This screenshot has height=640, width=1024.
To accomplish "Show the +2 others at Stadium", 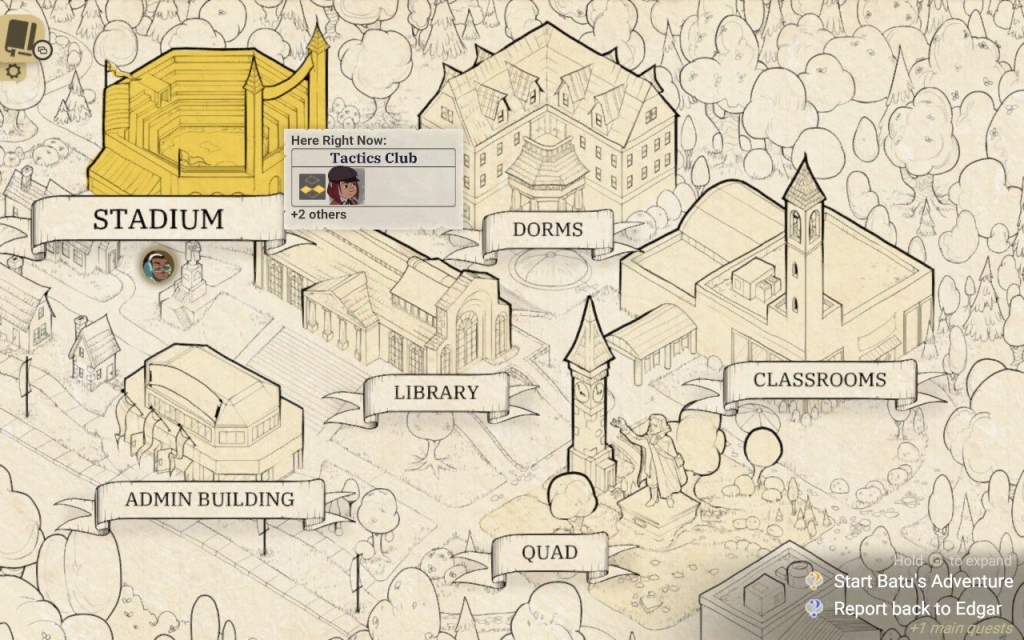I will pyautogui.click(x=319, y=215).
